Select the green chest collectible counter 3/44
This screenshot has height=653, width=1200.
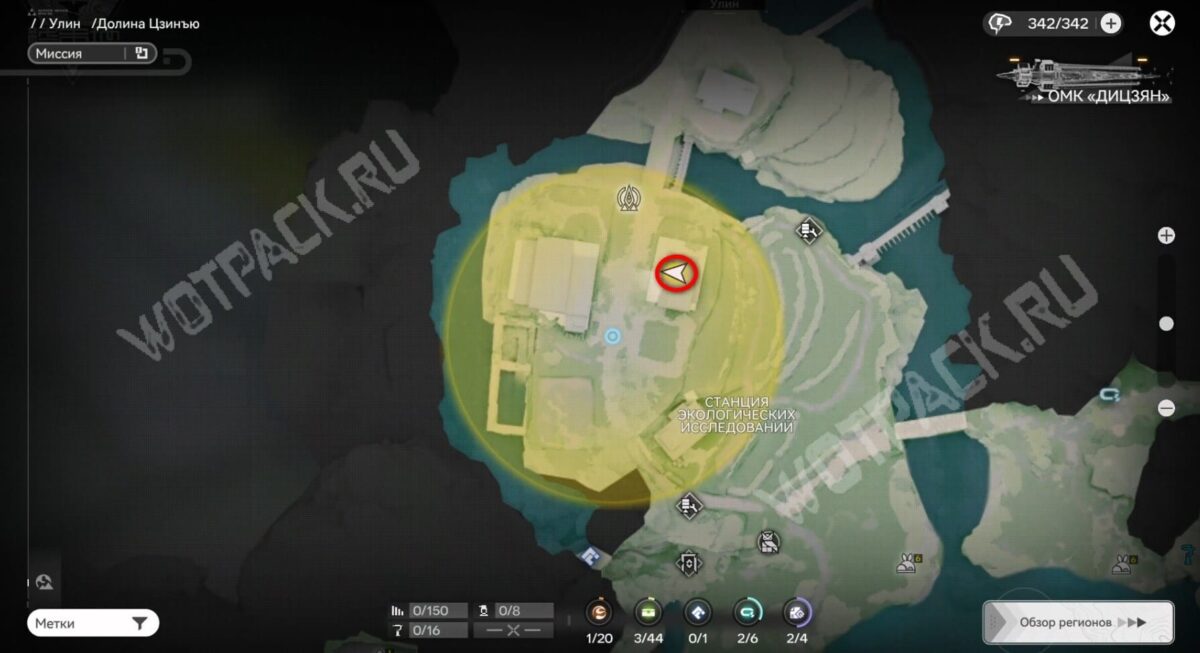pyautogui.click(x=648, y=613)
